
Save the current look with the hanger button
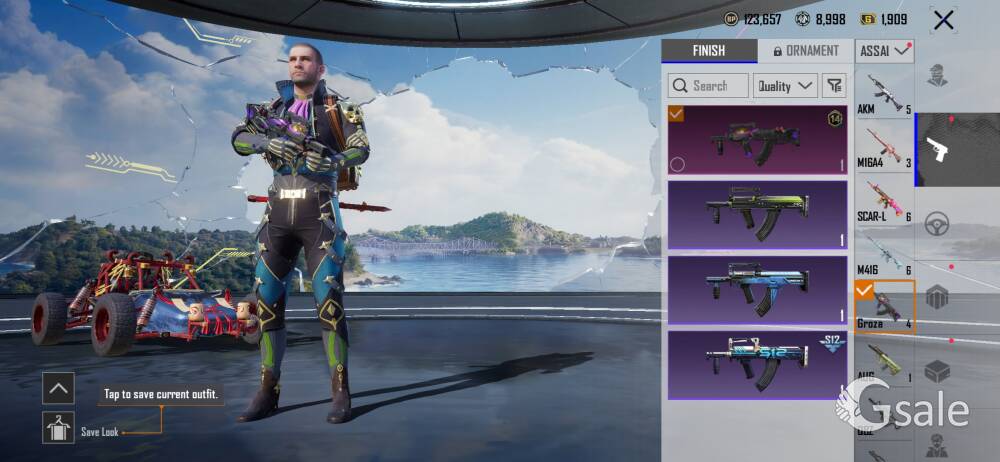point(58,428)
